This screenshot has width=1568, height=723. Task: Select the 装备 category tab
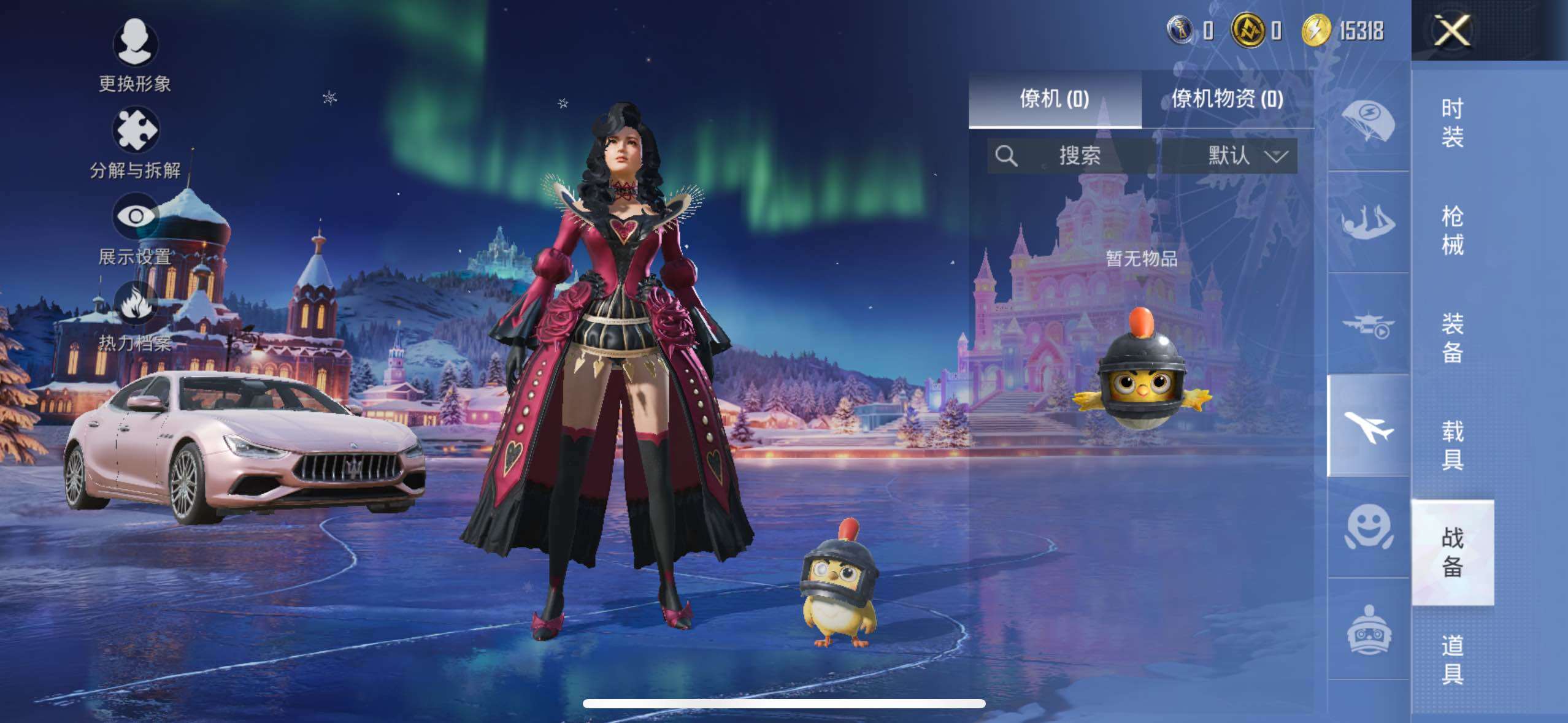(x=1452, y=338)
